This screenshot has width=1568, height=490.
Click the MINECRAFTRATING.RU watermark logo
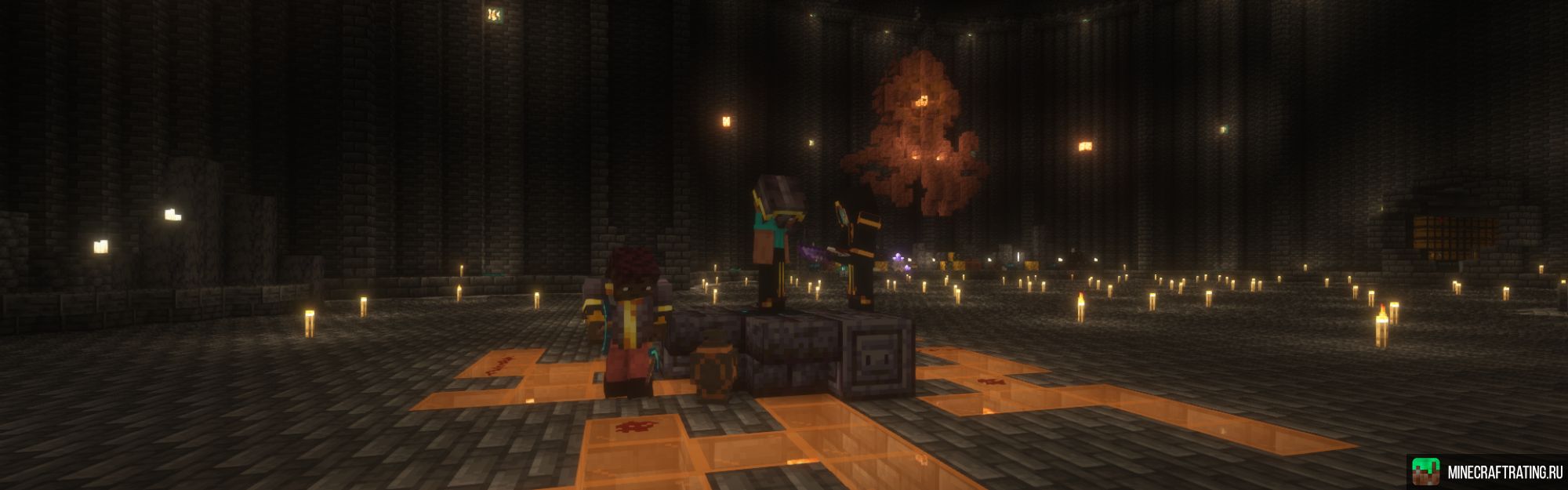[1486, 472]
